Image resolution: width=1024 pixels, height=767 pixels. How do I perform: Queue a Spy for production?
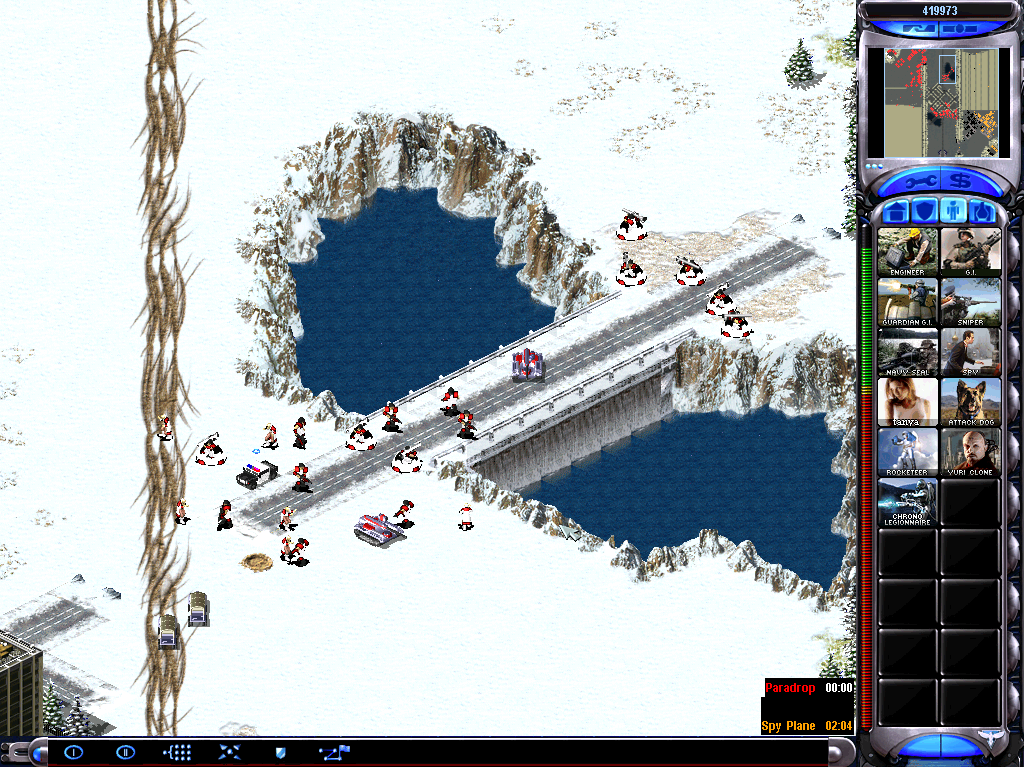(x=970, y=351)
